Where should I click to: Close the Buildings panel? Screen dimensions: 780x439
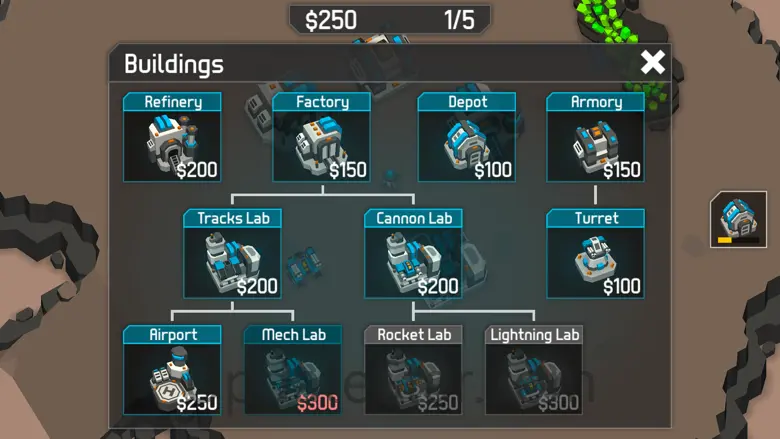(x=652, y=63)
